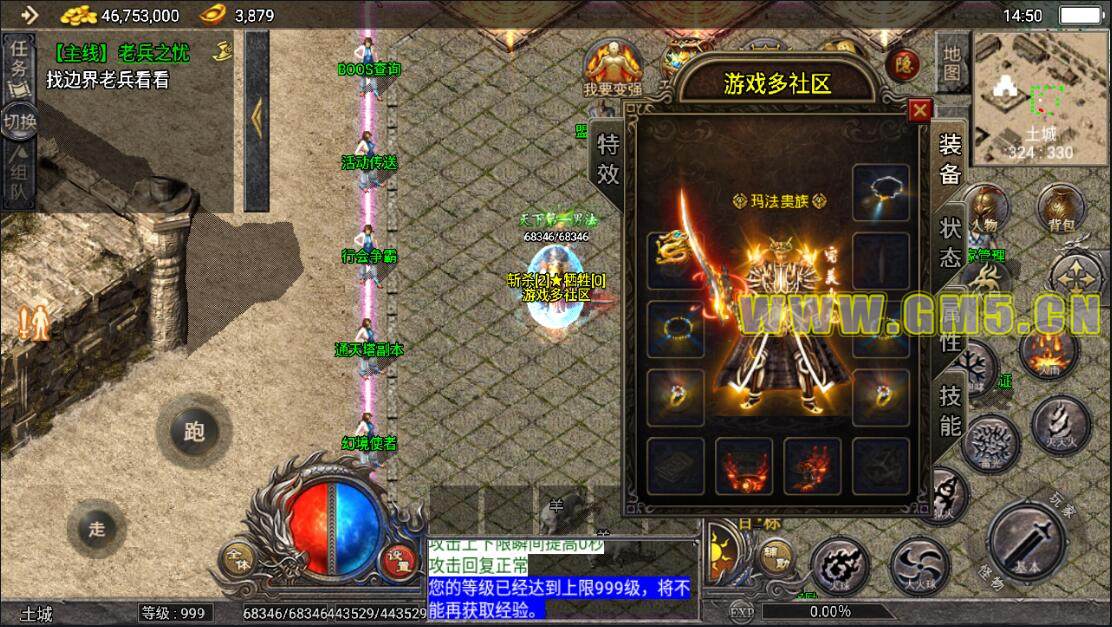Open the 我要变强 get-stronger icon
Image resolution: width=1112 pixels, height=627 pixels.
pyautogui.click(x=613, y=68)
